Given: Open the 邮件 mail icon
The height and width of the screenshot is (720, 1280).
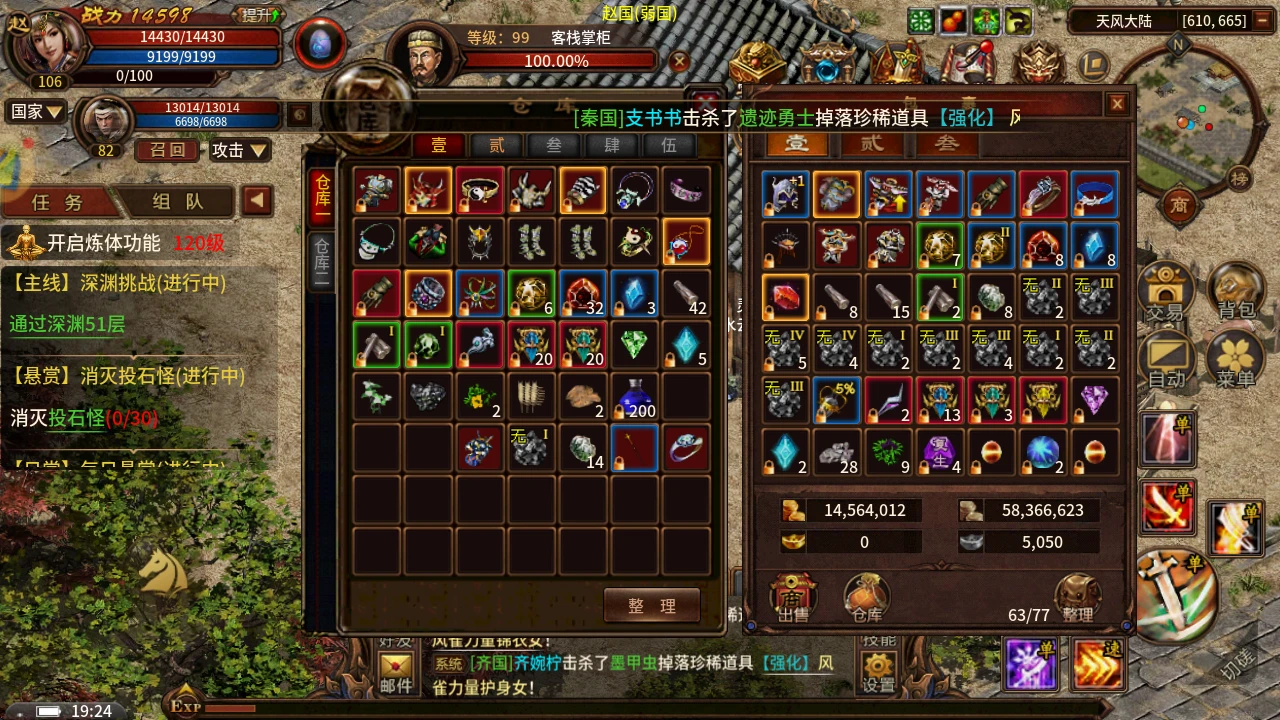Looking at the screenshot, I should [x=396, y=671].
